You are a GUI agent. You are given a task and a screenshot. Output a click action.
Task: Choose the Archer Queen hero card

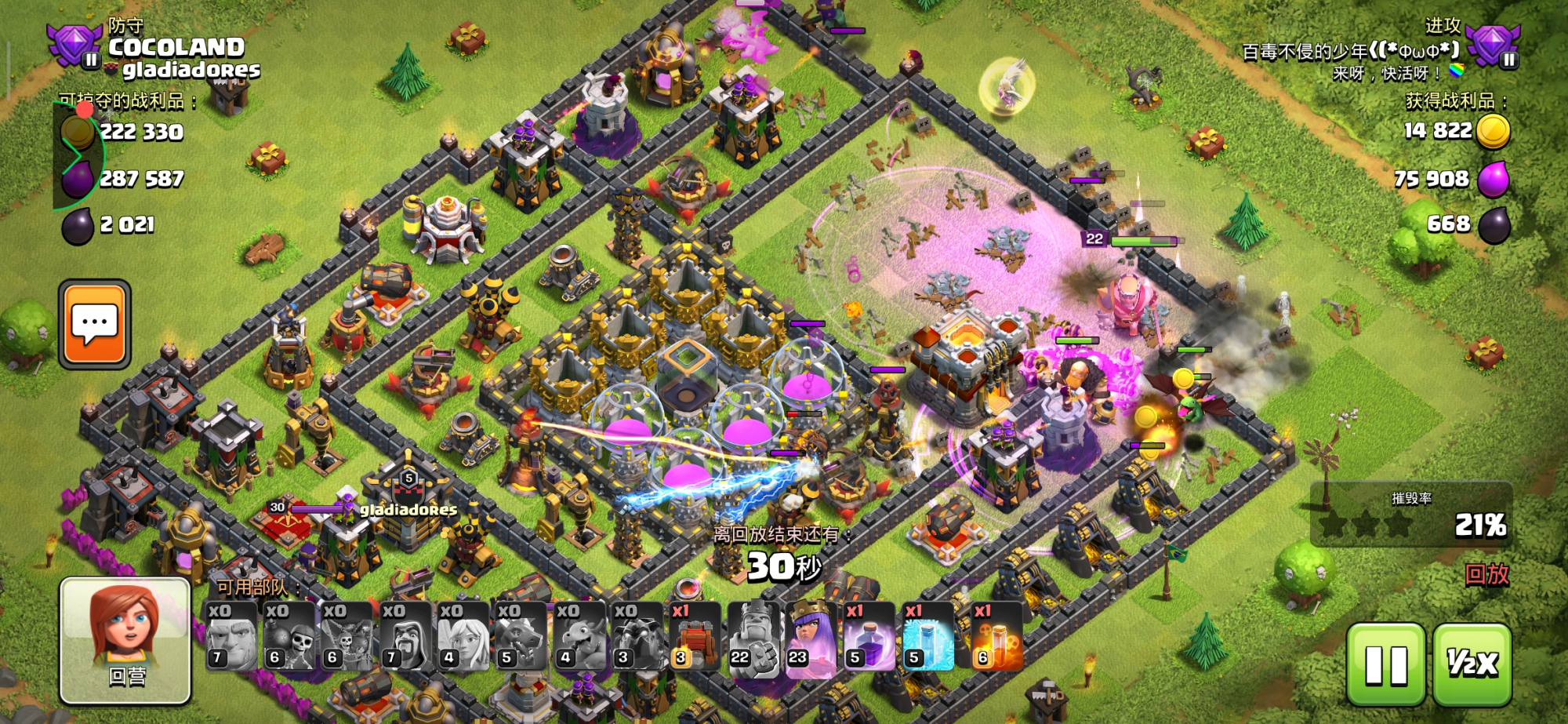811,636
